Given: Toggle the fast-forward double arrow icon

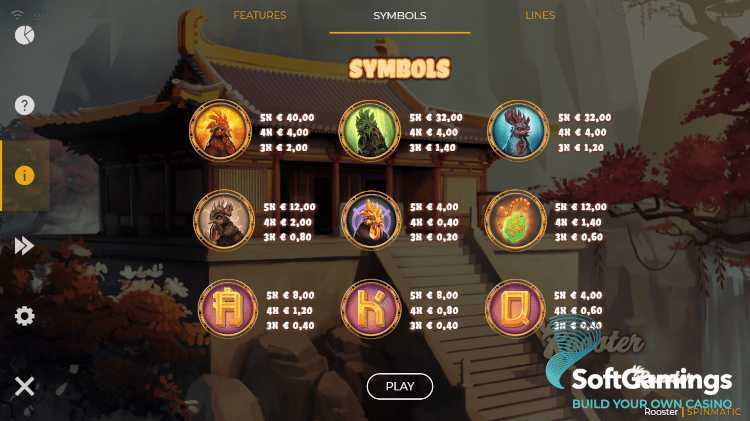Looking at the screenshot, I should [25, 246].
